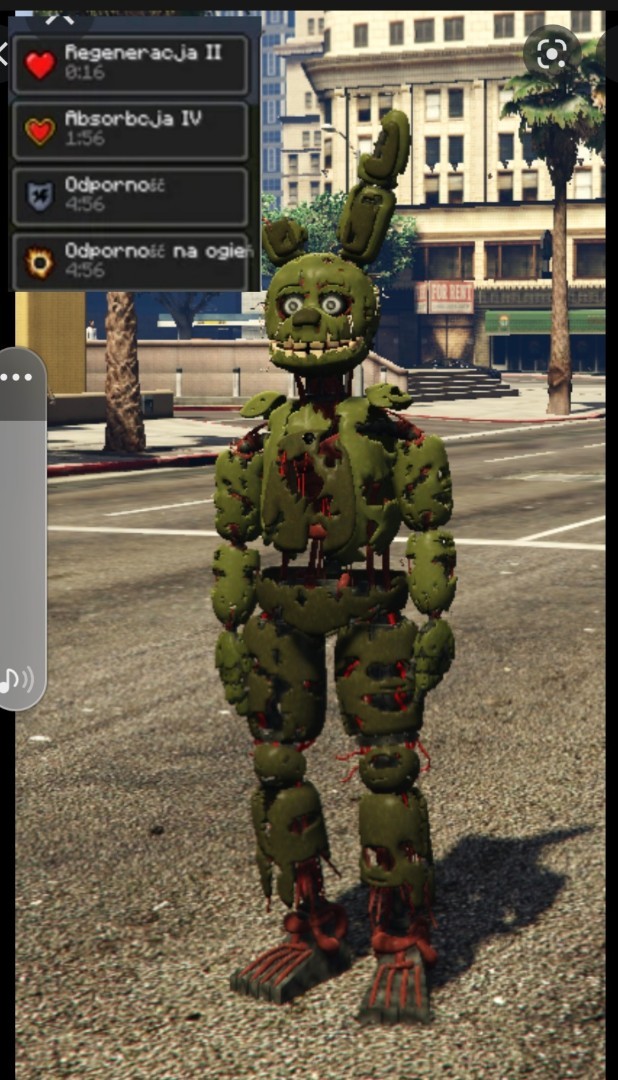Image resolution: width=618 pixels, height=1080 pixels.
Task: Select the Odporność na ogień effect
Action: (130, 261)
